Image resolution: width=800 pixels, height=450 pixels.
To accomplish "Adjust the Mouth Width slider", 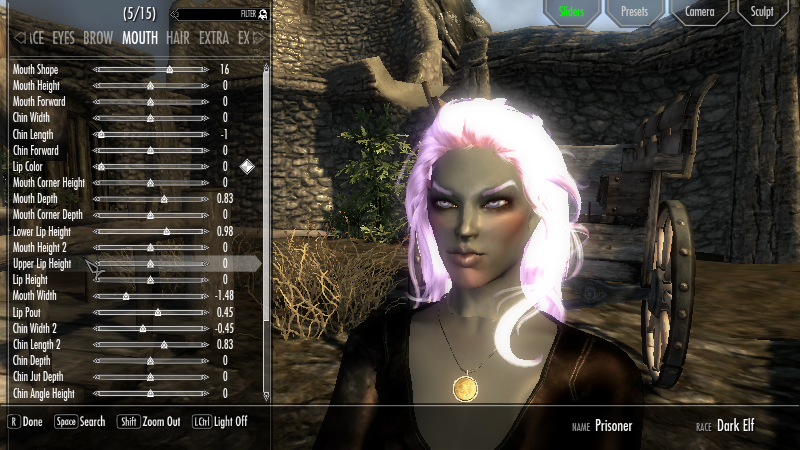I will [126, 296].
